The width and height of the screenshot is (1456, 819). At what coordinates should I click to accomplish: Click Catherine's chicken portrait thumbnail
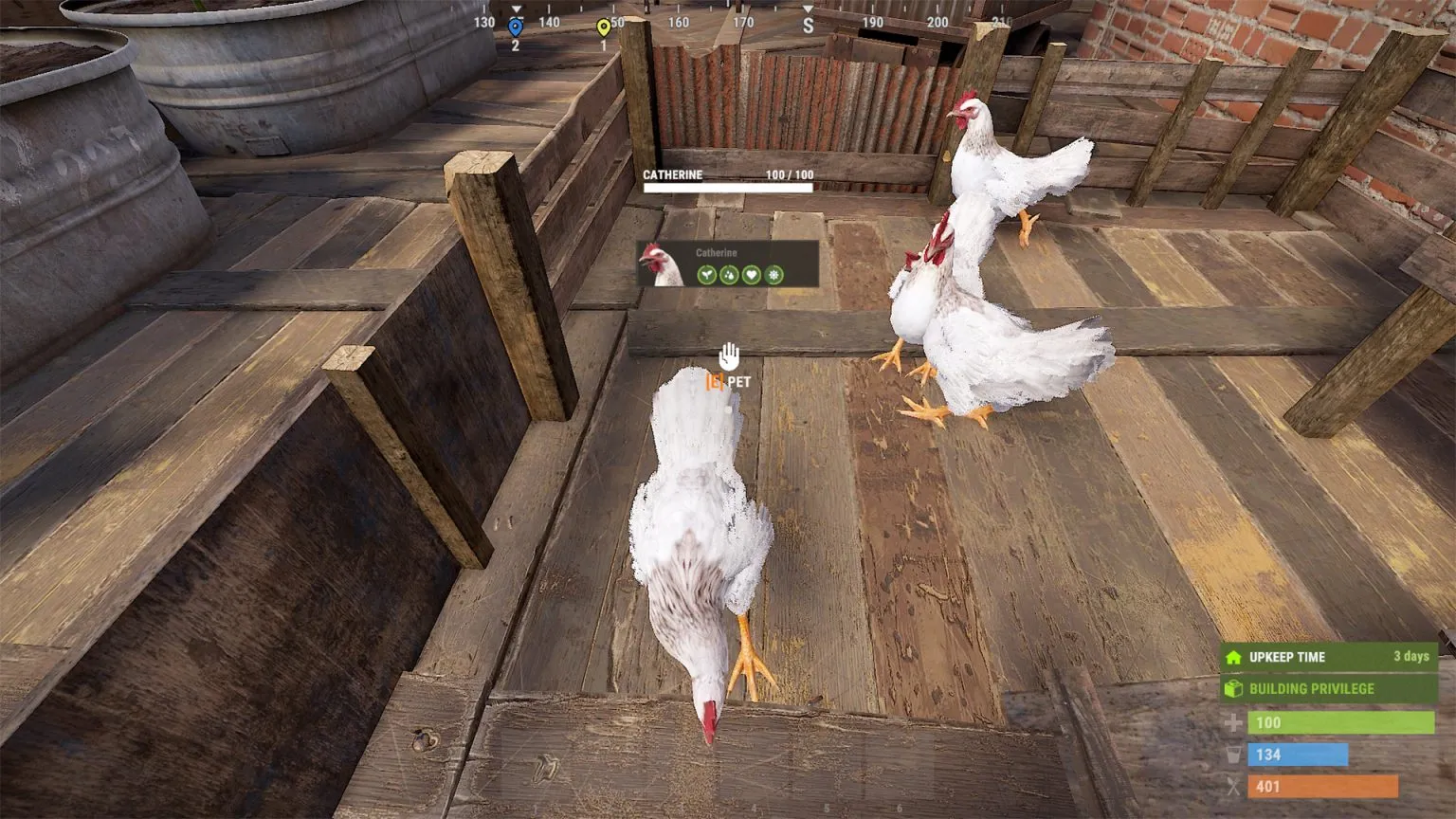(x=661, y=265)
